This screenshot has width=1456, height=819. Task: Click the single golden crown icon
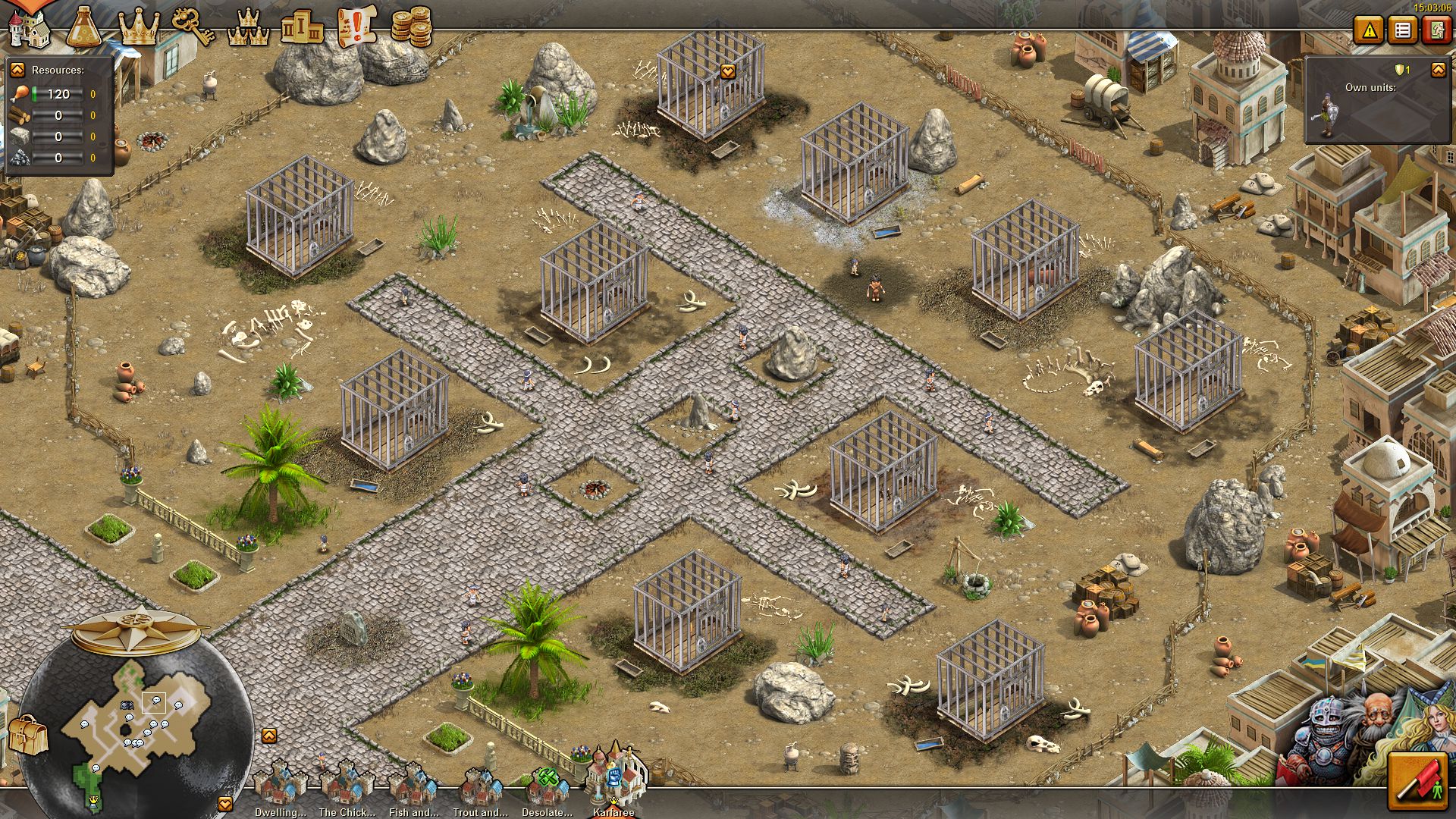[139, 27]
